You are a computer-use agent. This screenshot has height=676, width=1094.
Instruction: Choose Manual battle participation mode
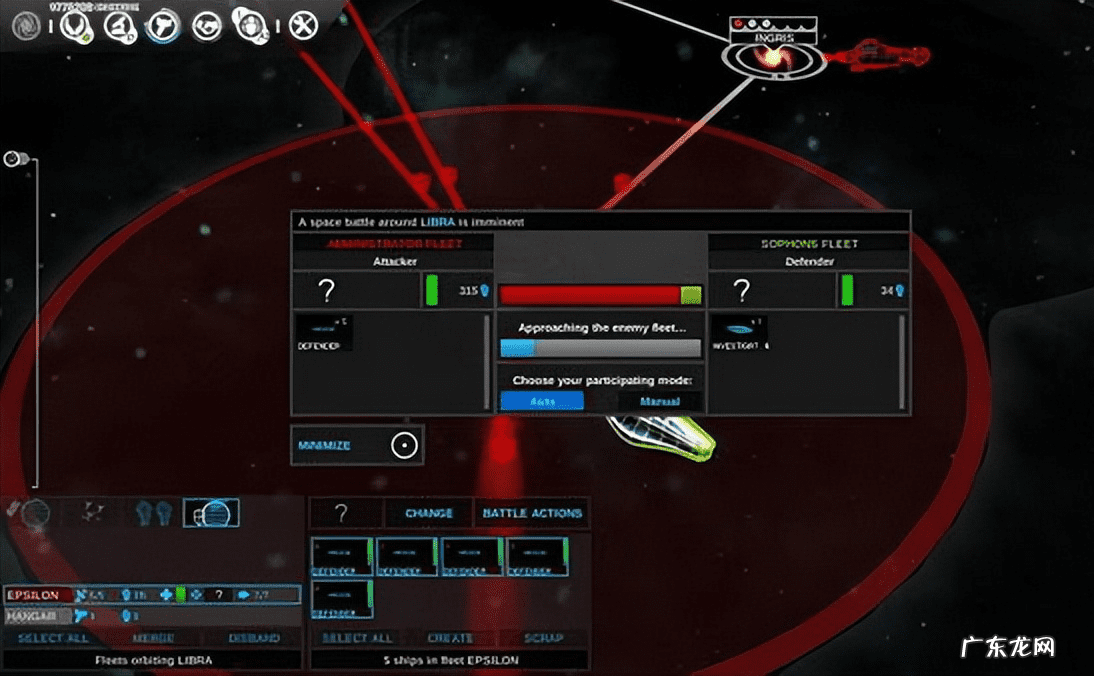click(659, 401)
